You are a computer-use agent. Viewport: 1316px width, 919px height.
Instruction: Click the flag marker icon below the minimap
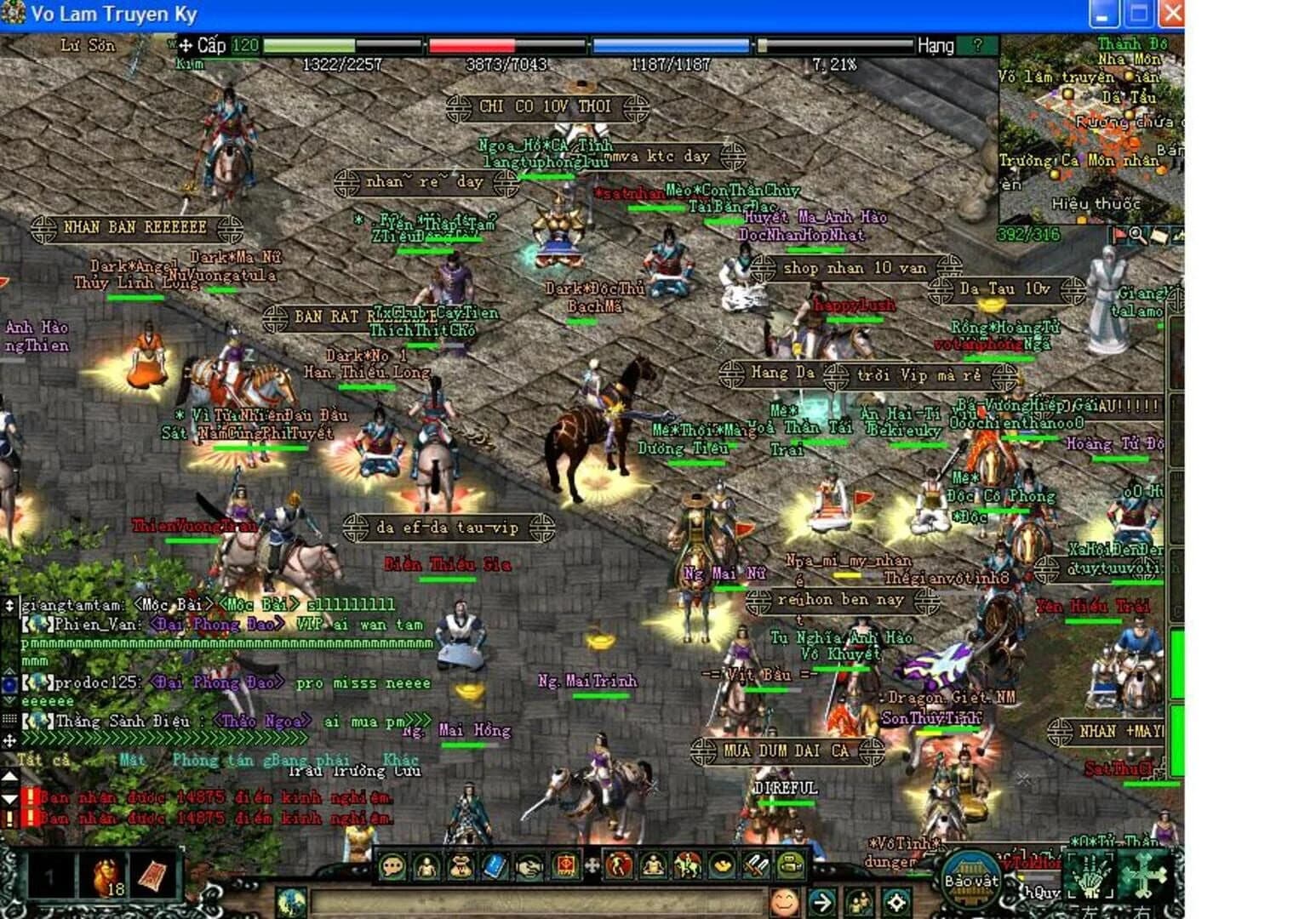coord(1119,237)
